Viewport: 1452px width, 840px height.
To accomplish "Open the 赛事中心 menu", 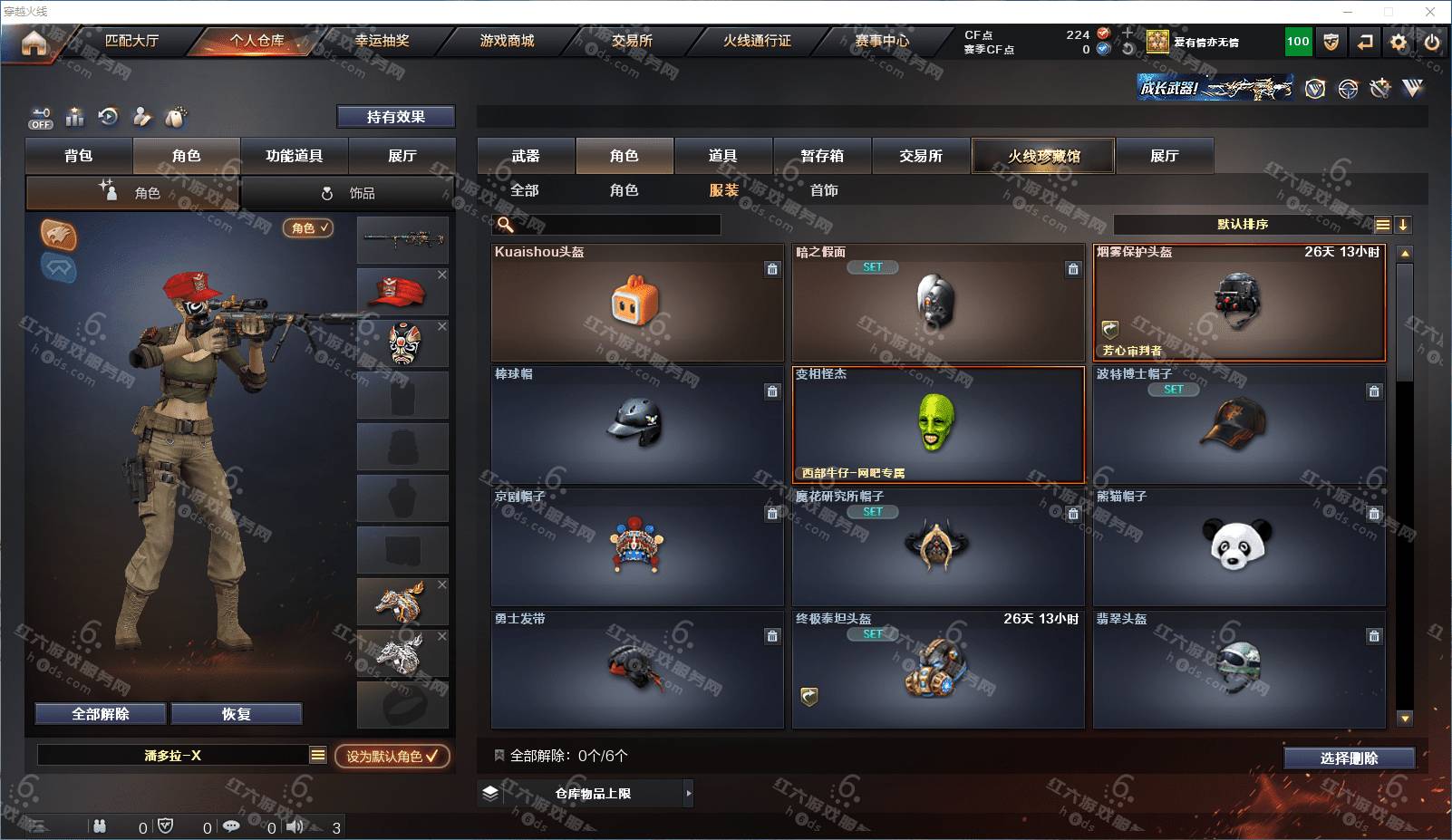I will tap(882, 41).
